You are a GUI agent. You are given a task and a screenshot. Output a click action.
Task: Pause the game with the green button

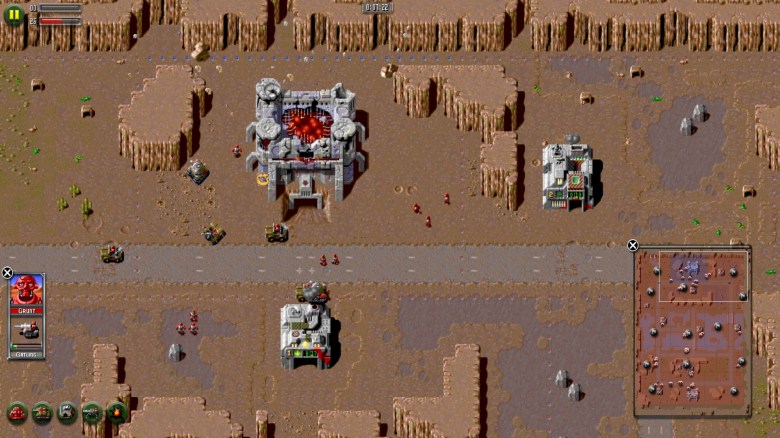coord(14,15)
